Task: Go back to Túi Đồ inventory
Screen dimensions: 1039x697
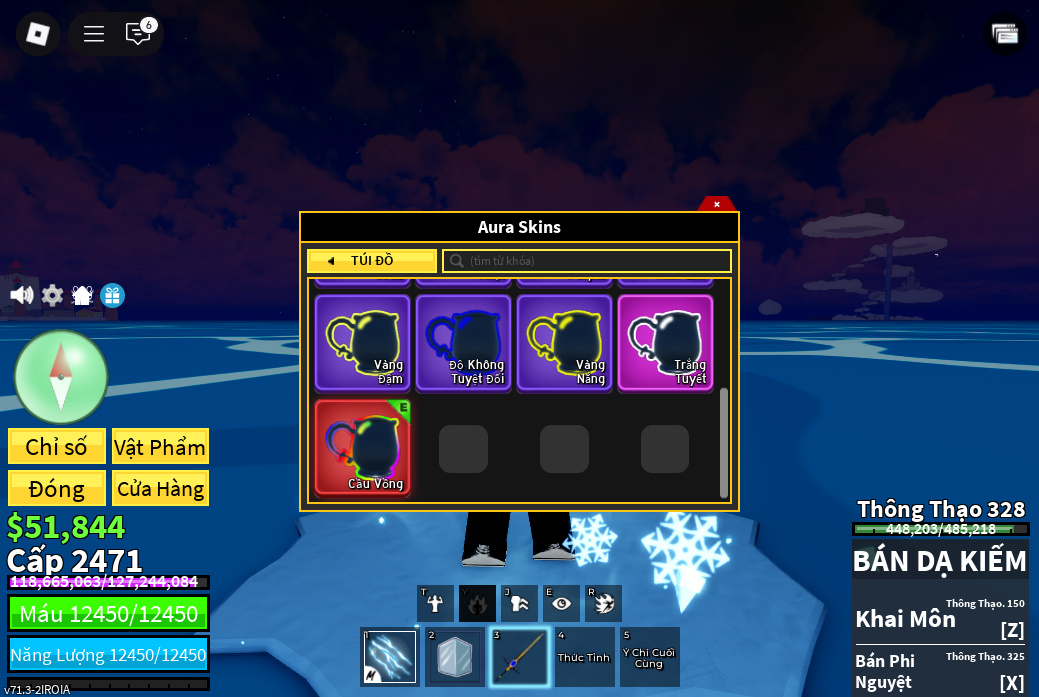Action: (x=372, y=261)
